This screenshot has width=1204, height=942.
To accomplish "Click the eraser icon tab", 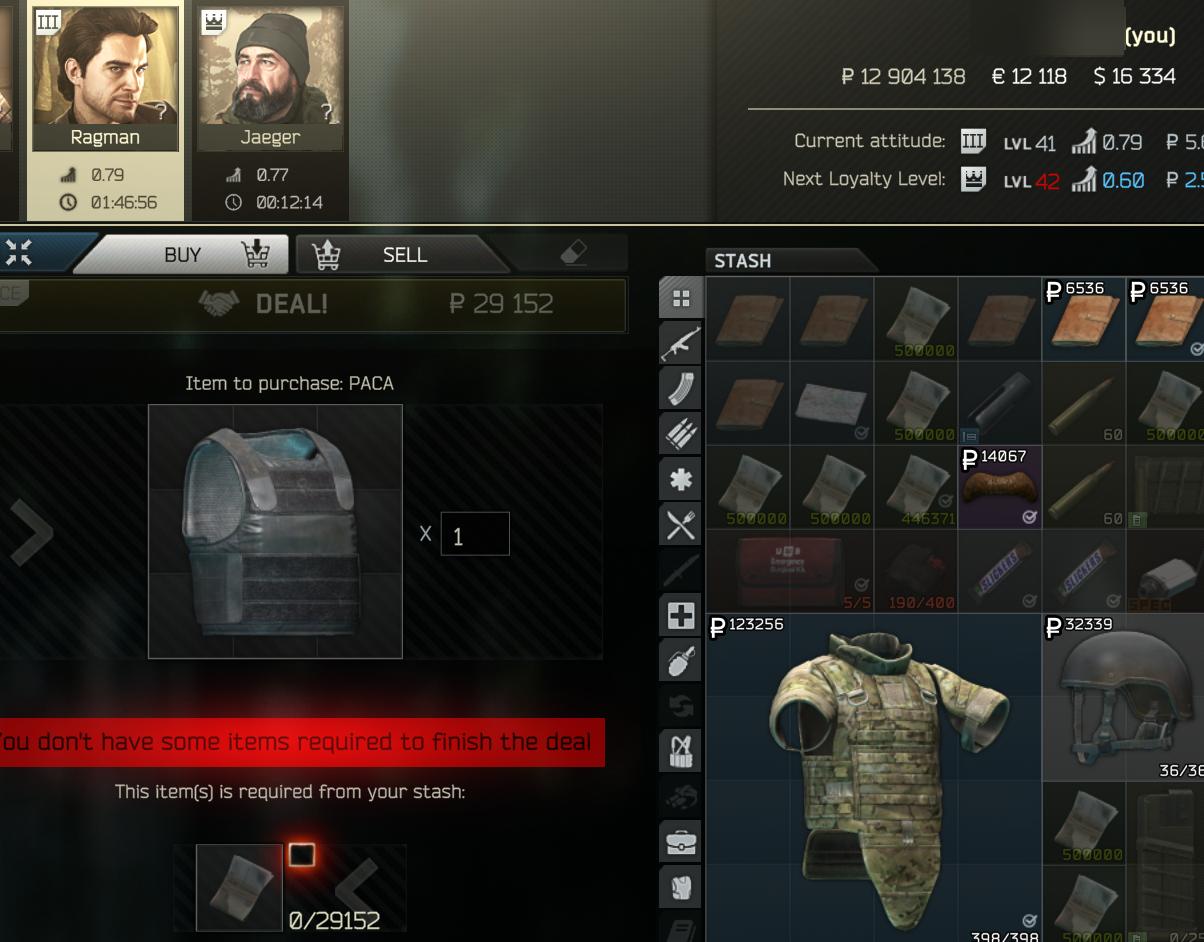I will (574, 254).
